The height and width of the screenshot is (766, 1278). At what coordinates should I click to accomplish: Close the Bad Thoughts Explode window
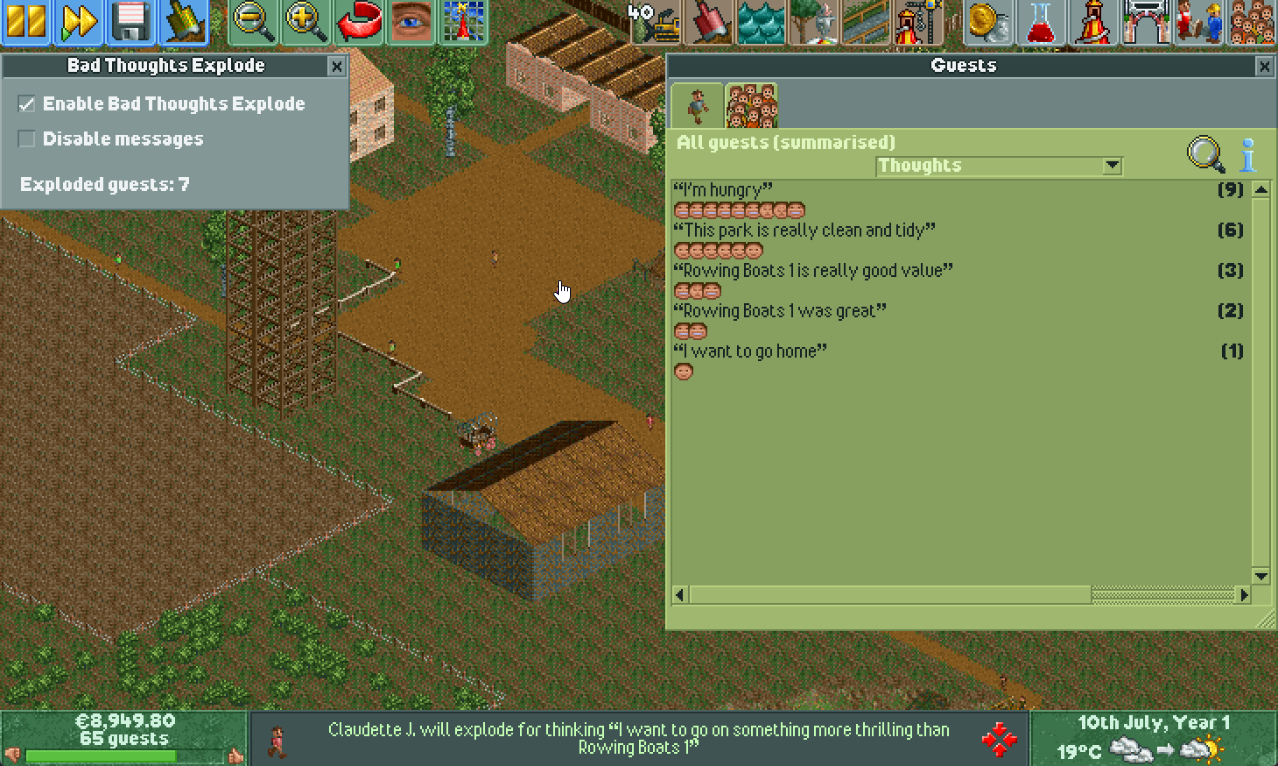click(x=337, y=66)
